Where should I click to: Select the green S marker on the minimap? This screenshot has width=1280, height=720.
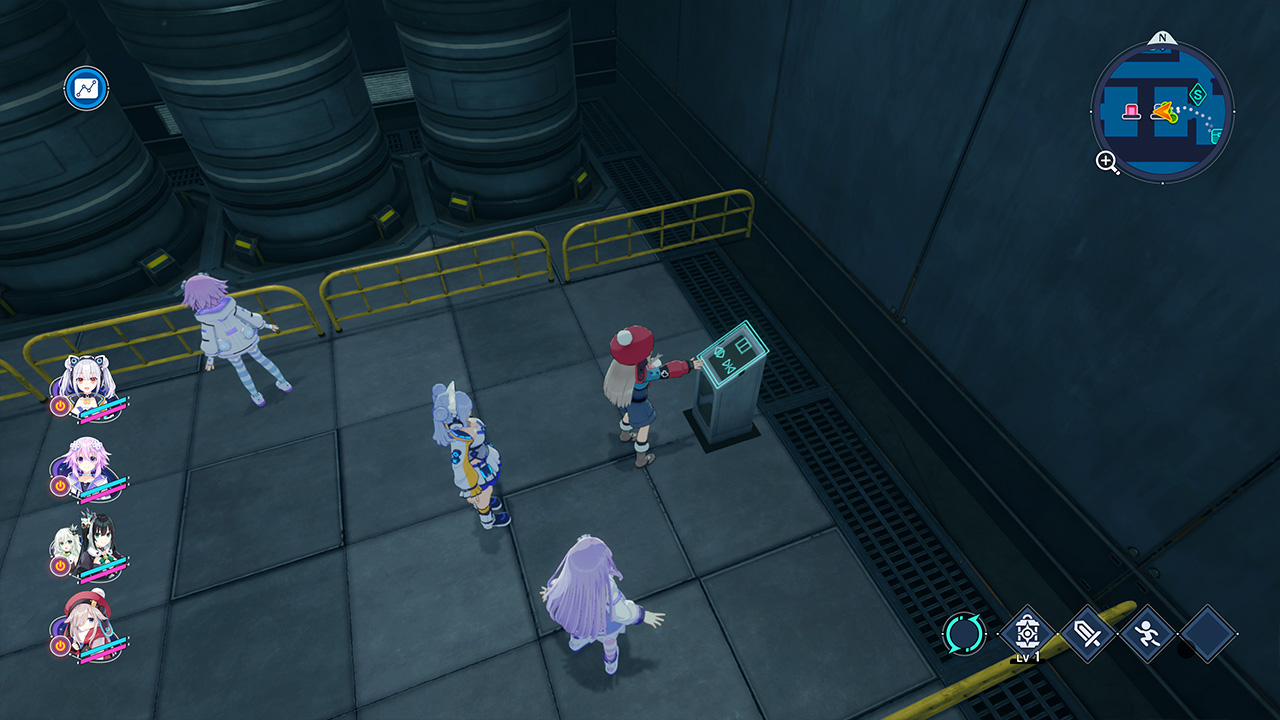tap(1197, 97)
